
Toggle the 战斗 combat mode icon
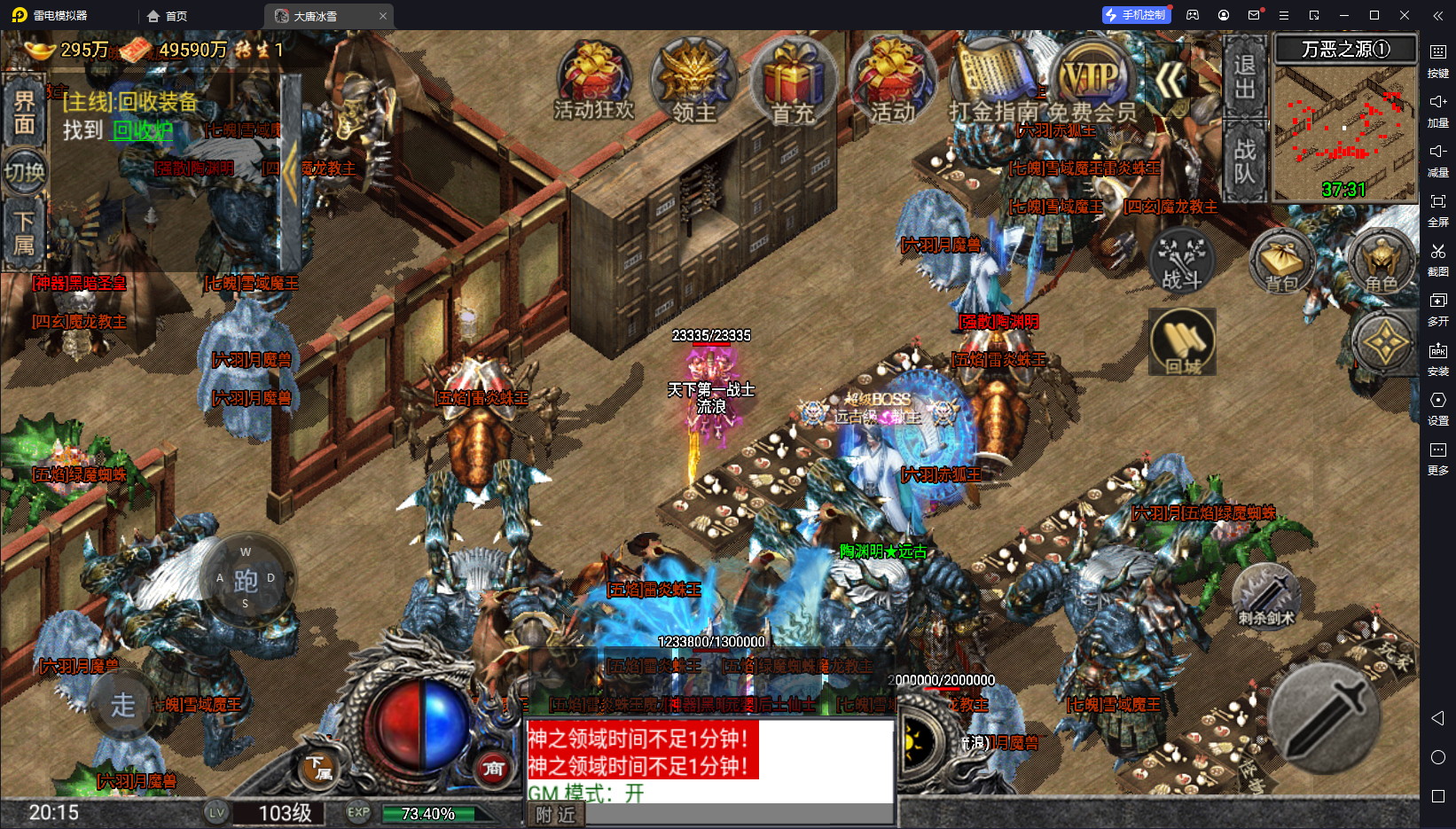click(1182, 262)
